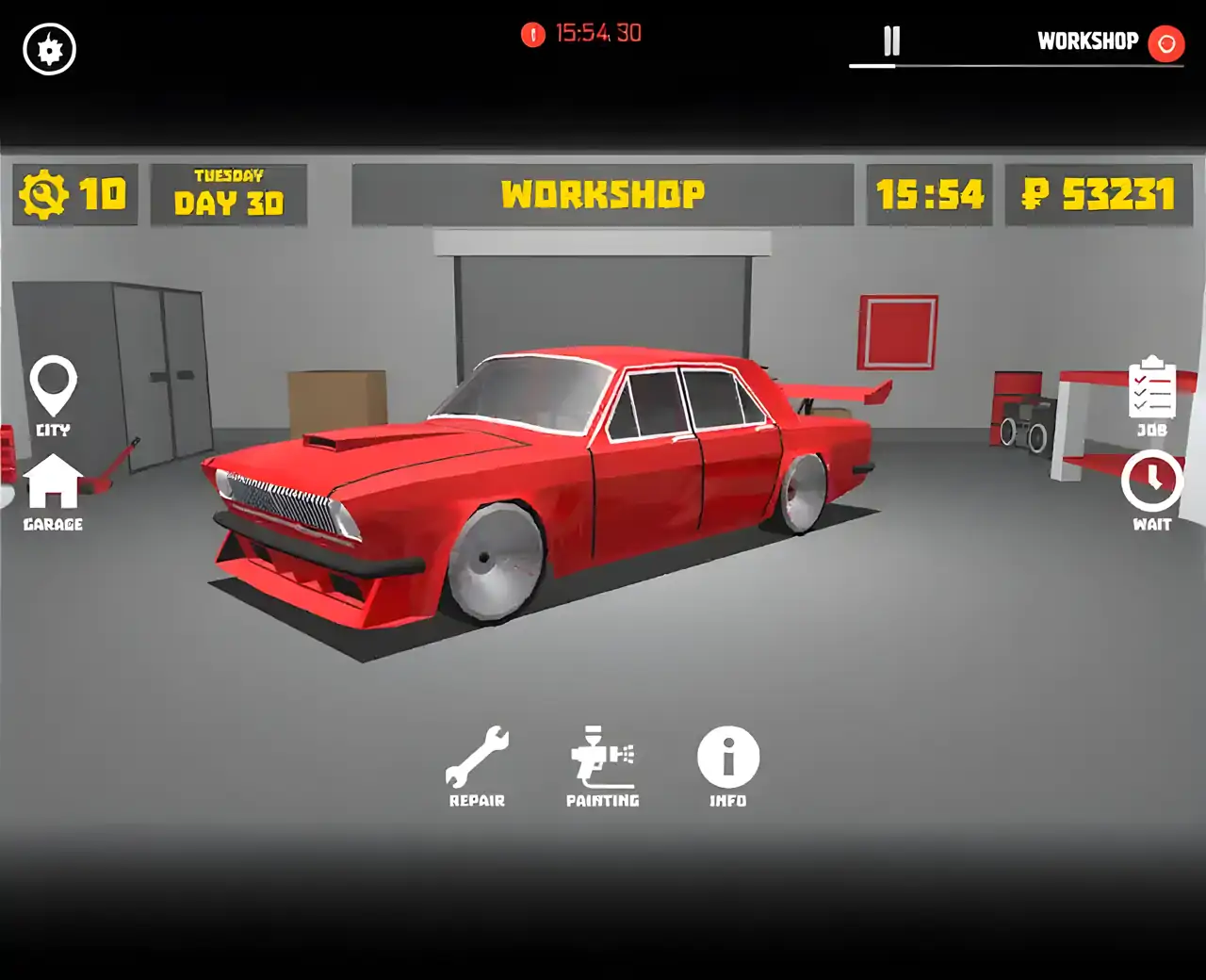This screenshot has height=980, width=1206.
Task: Open the Job checklist
Action: coord(1151,390)
